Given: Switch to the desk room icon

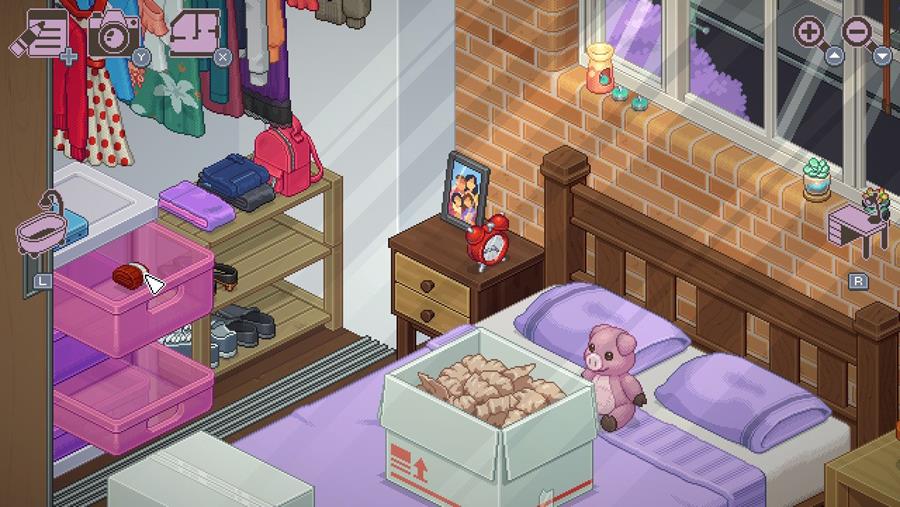Looking at the screenshot, I should [x=859, y=225].
